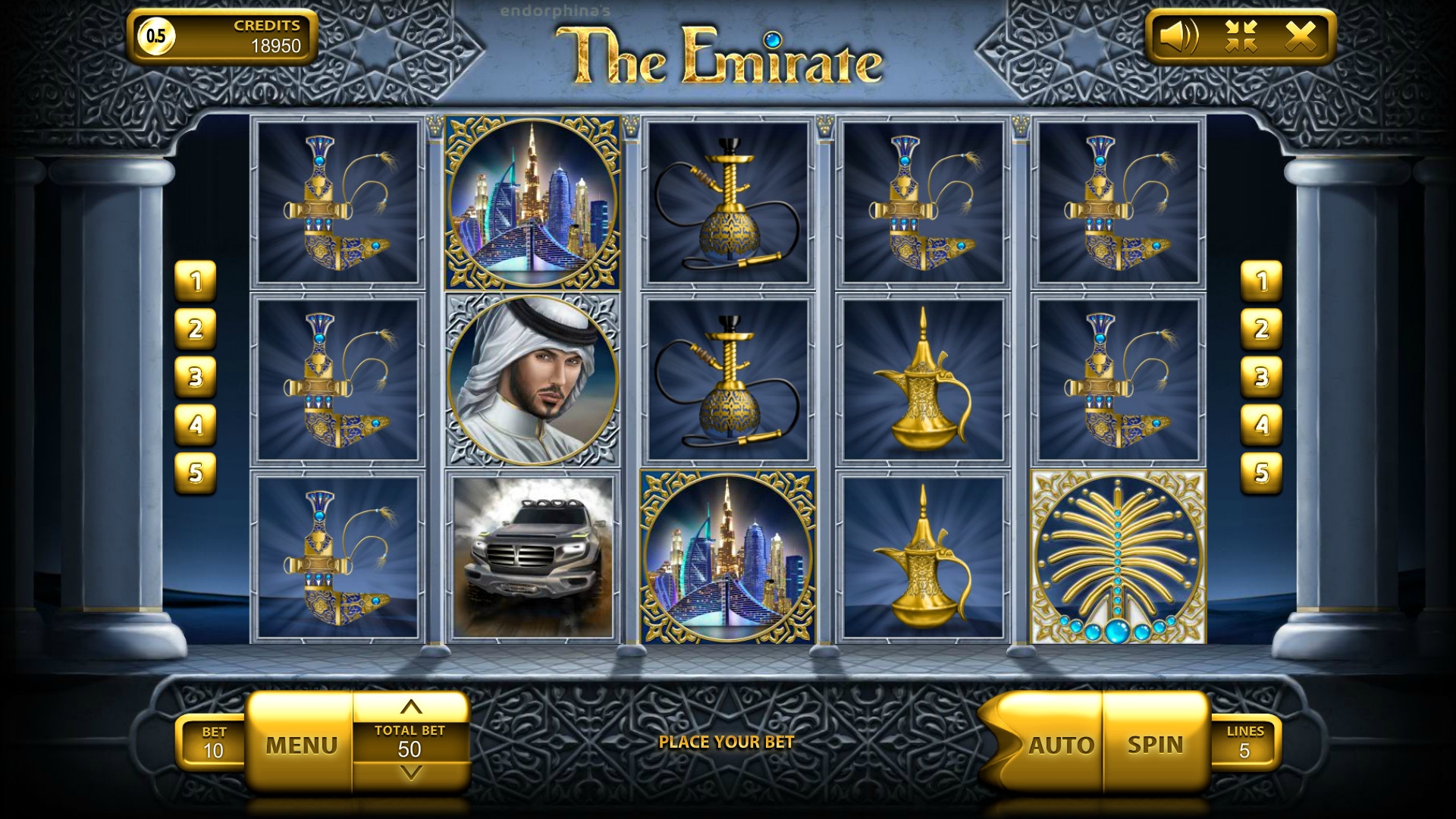Change the BET per line value
The image size is (1456, 819).
click(x=213, y=743)
